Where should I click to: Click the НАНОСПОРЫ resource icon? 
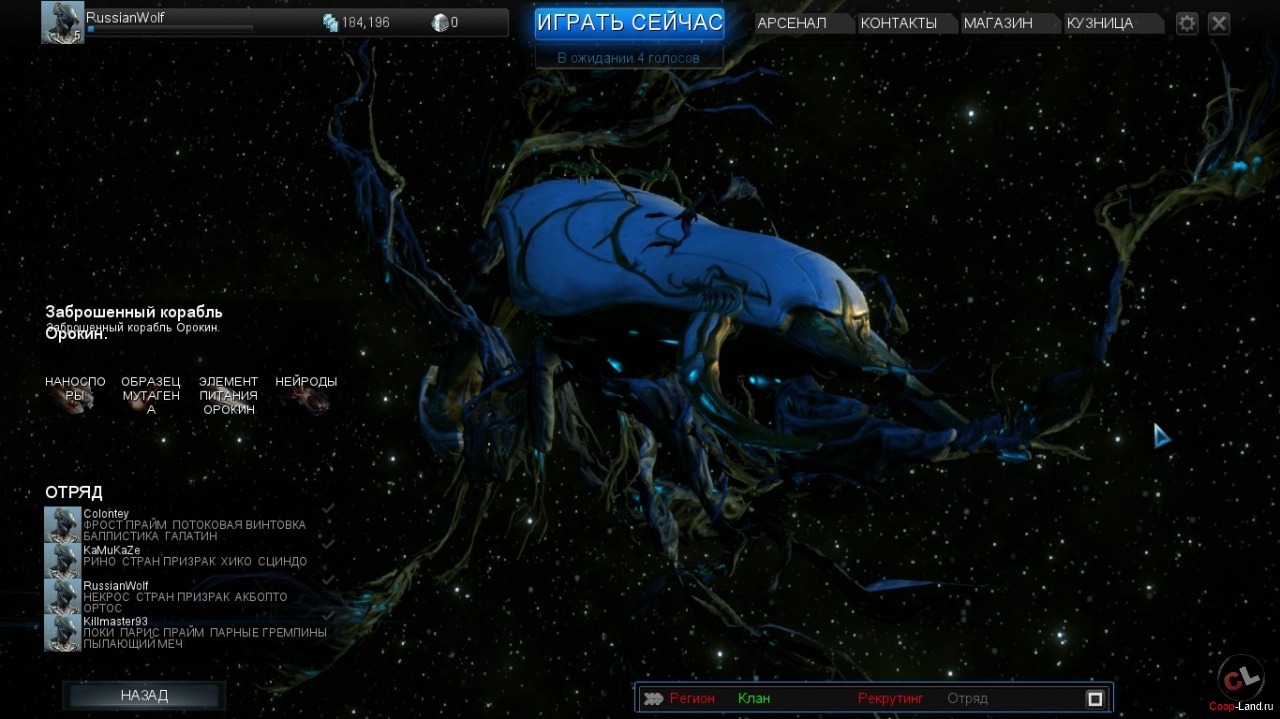point(76,399)
